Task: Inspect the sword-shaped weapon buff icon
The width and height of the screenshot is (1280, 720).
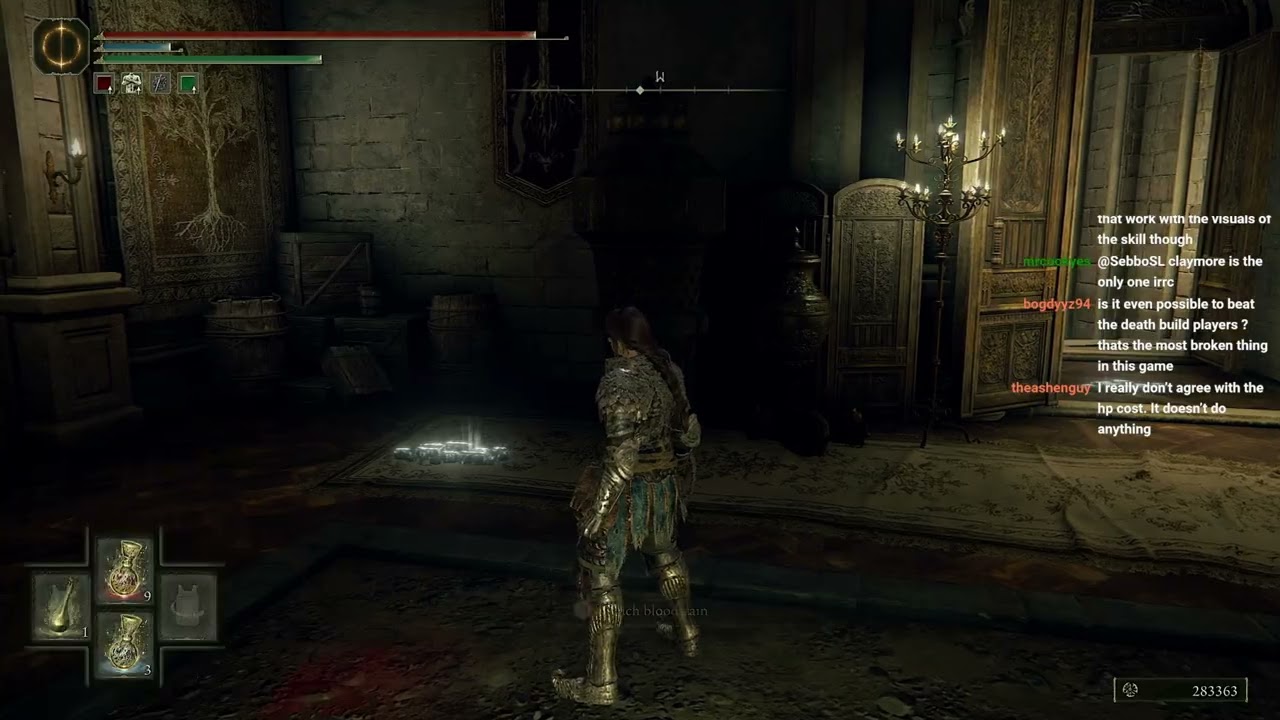Action: (160, 83)
